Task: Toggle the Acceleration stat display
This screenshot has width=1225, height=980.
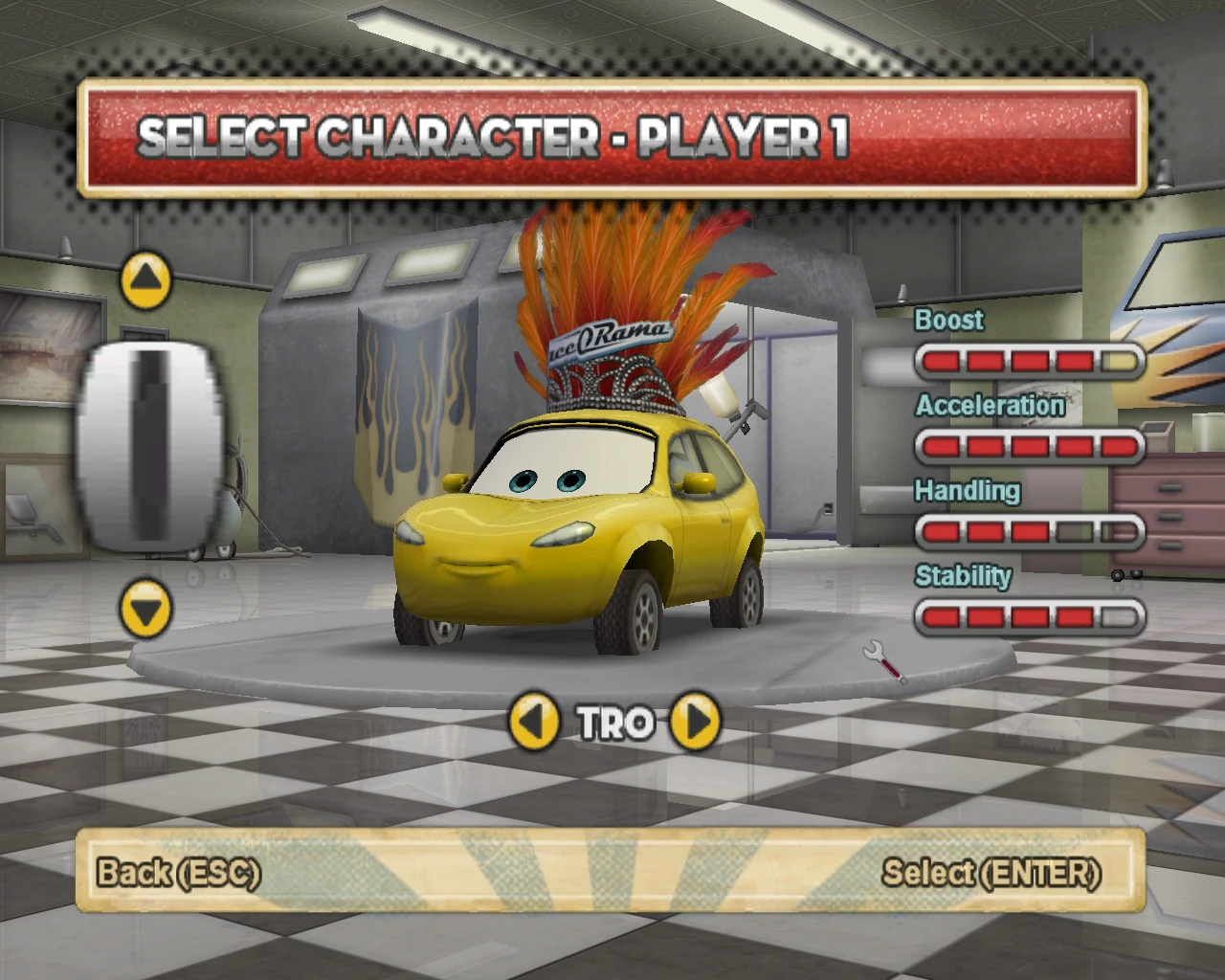Action: click(1029, 446)
